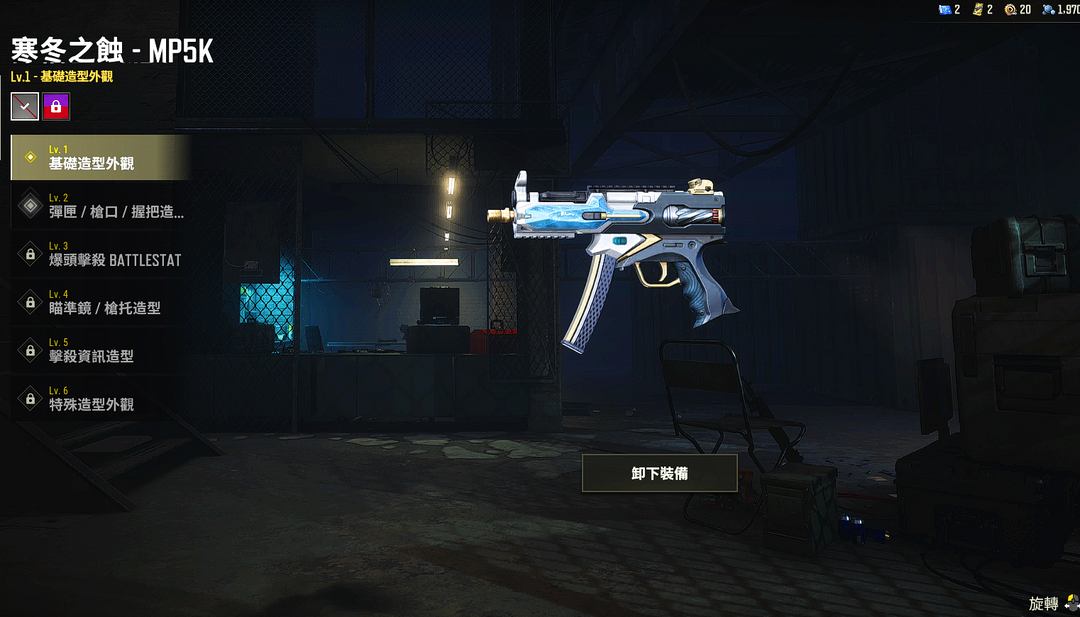Open locked Lv. 3 爆頭擊殺 BATTLESTAT entry
This screenshot has height=617, width=1080.
(100, 254)
